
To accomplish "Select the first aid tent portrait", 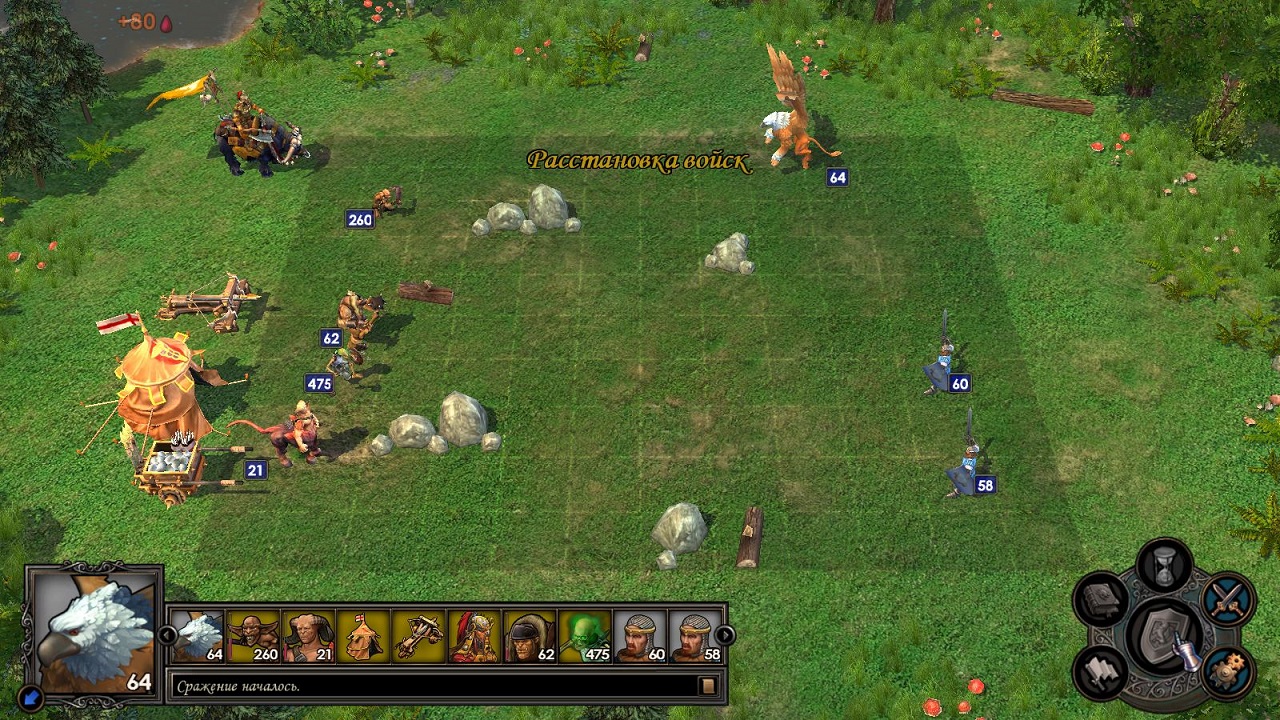I will point(363,636).
